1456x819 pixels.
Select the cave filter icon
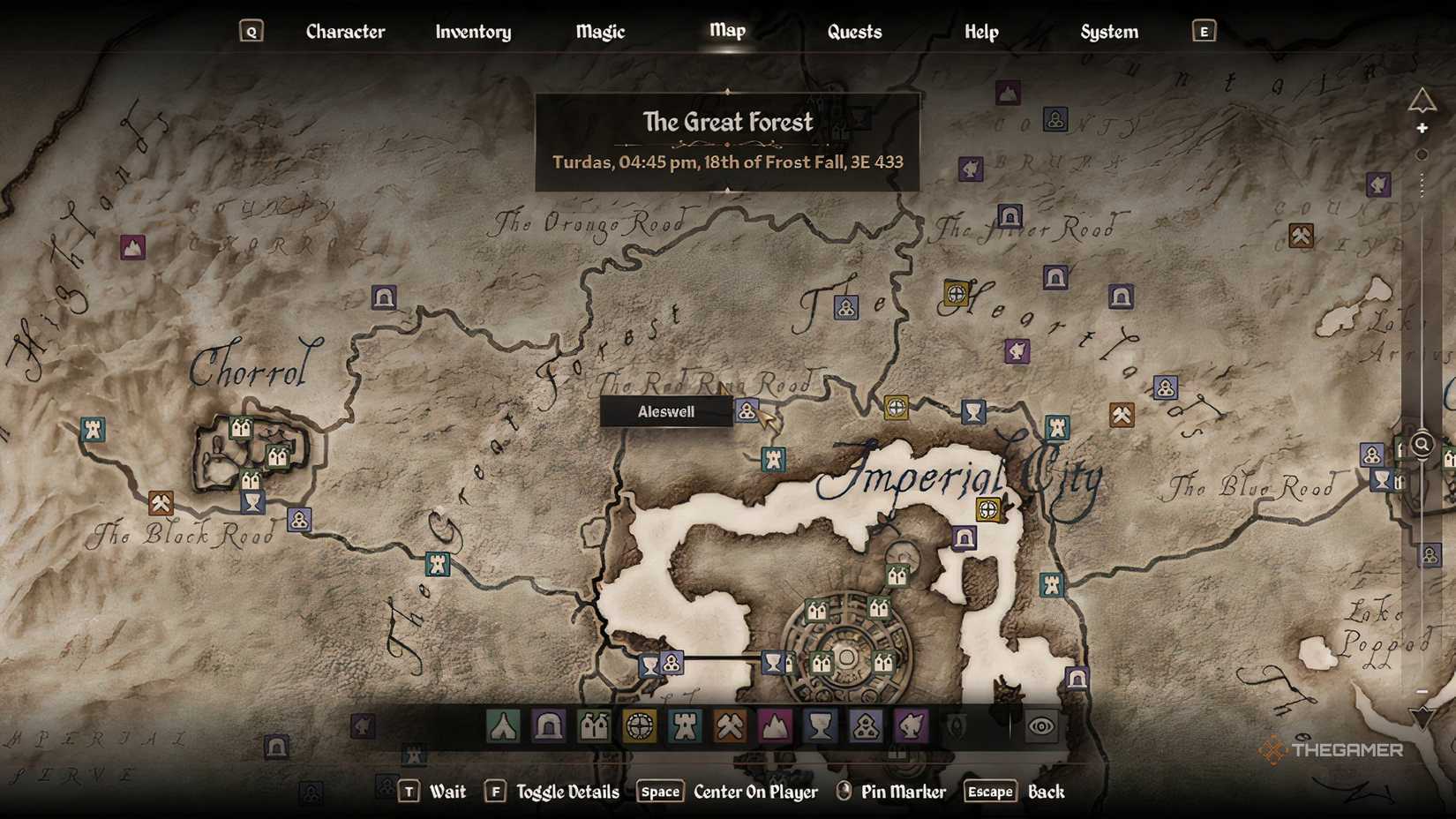pos(548,726)
